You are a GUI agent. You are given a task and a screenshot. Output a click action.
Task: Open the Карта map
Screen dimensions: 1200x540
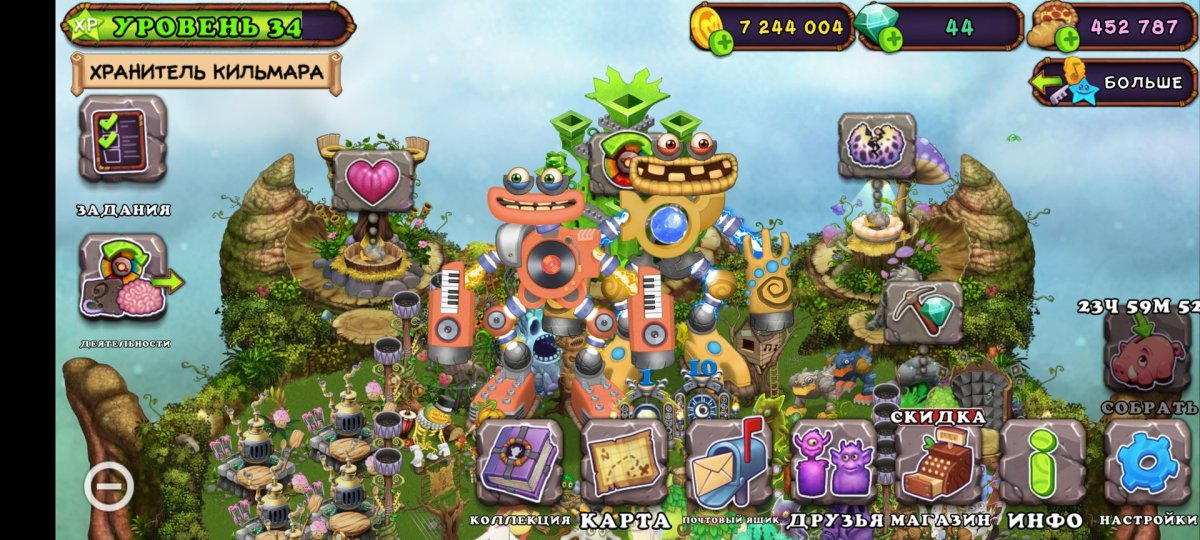pos(624,461)
